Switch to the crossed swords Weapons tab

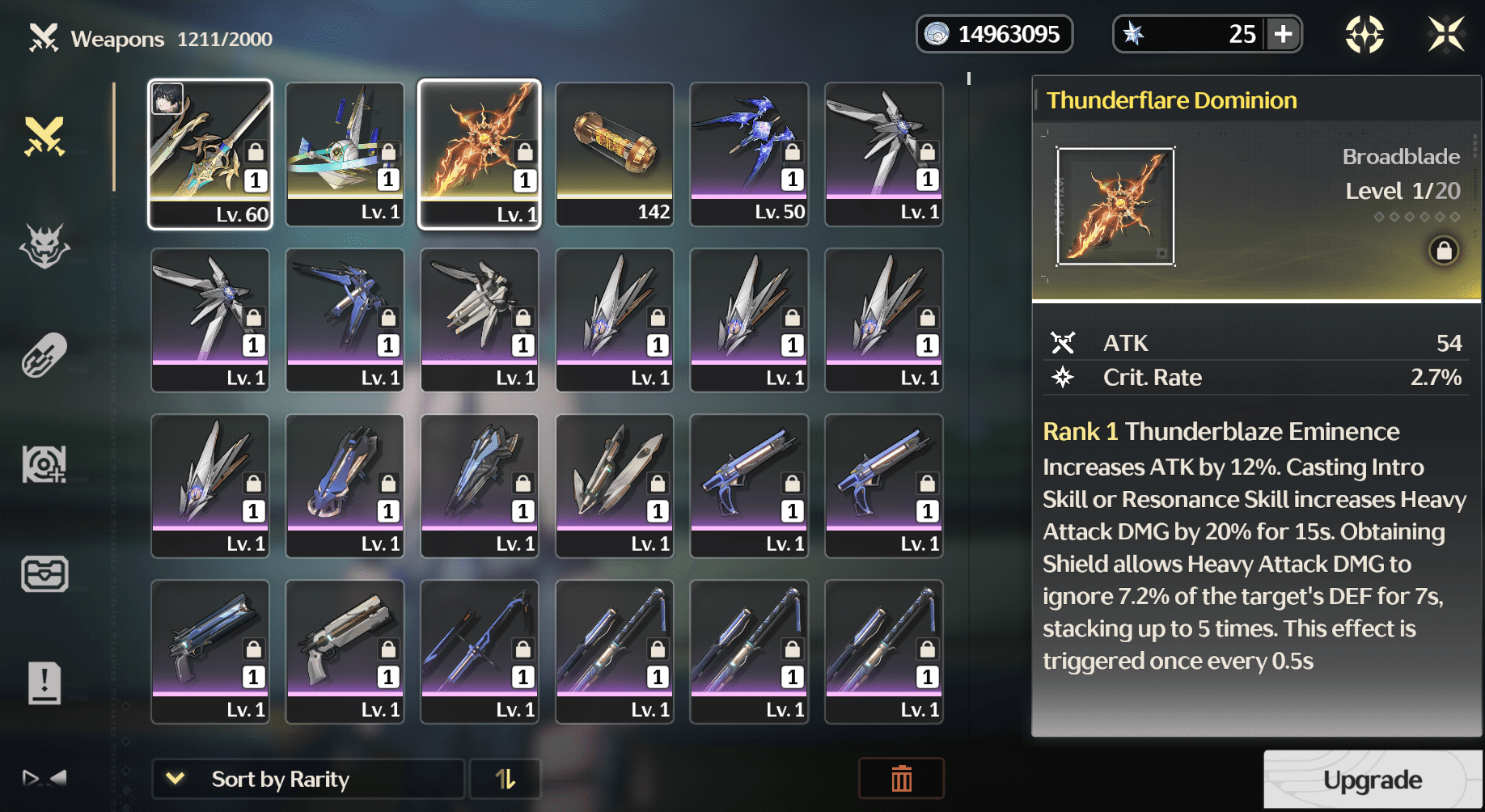pos(44,136)
